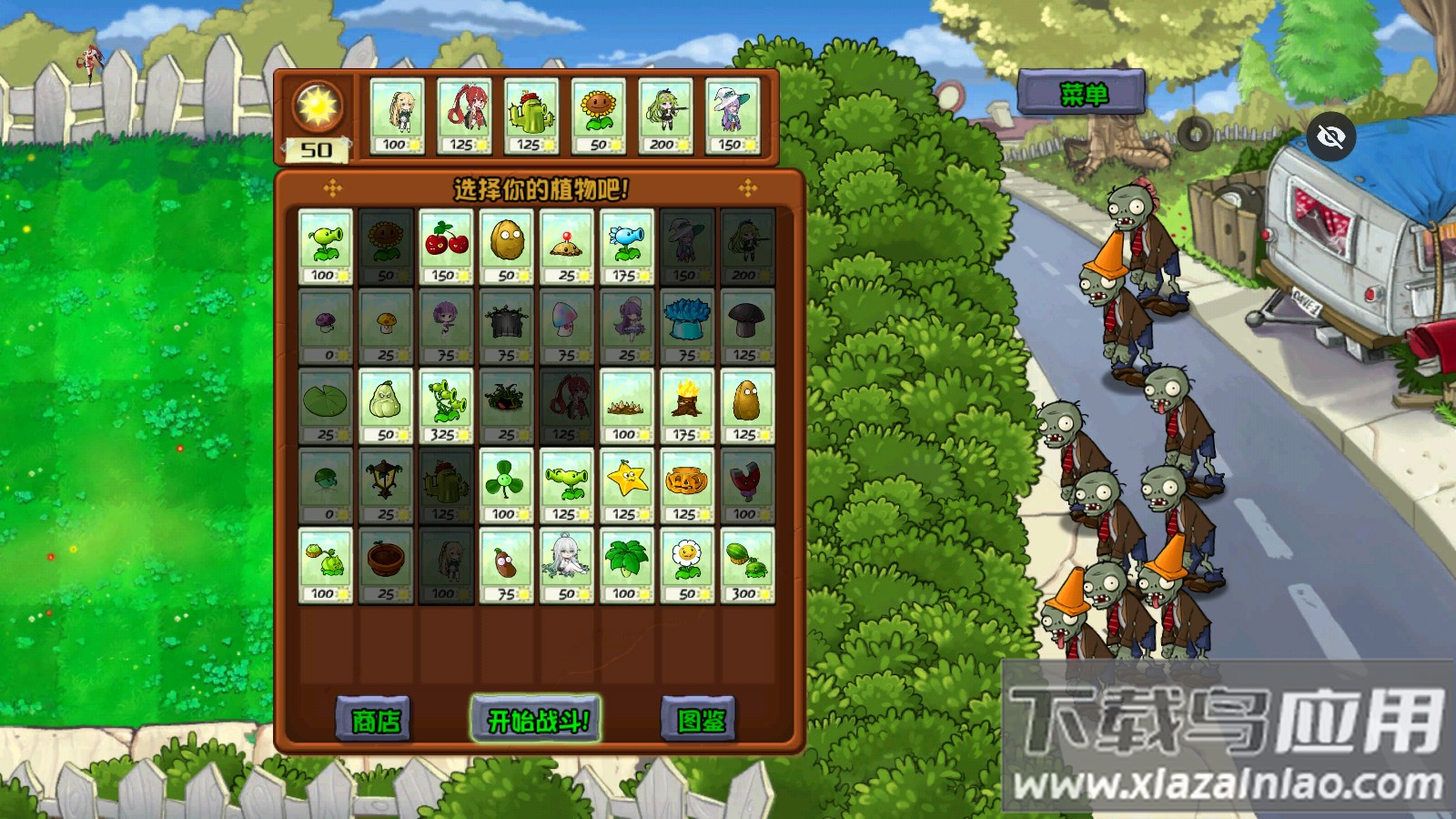Select the Peashooter seed card
Image resolution: width=1456 pixels, height=819 pixels.
point(325,247)
